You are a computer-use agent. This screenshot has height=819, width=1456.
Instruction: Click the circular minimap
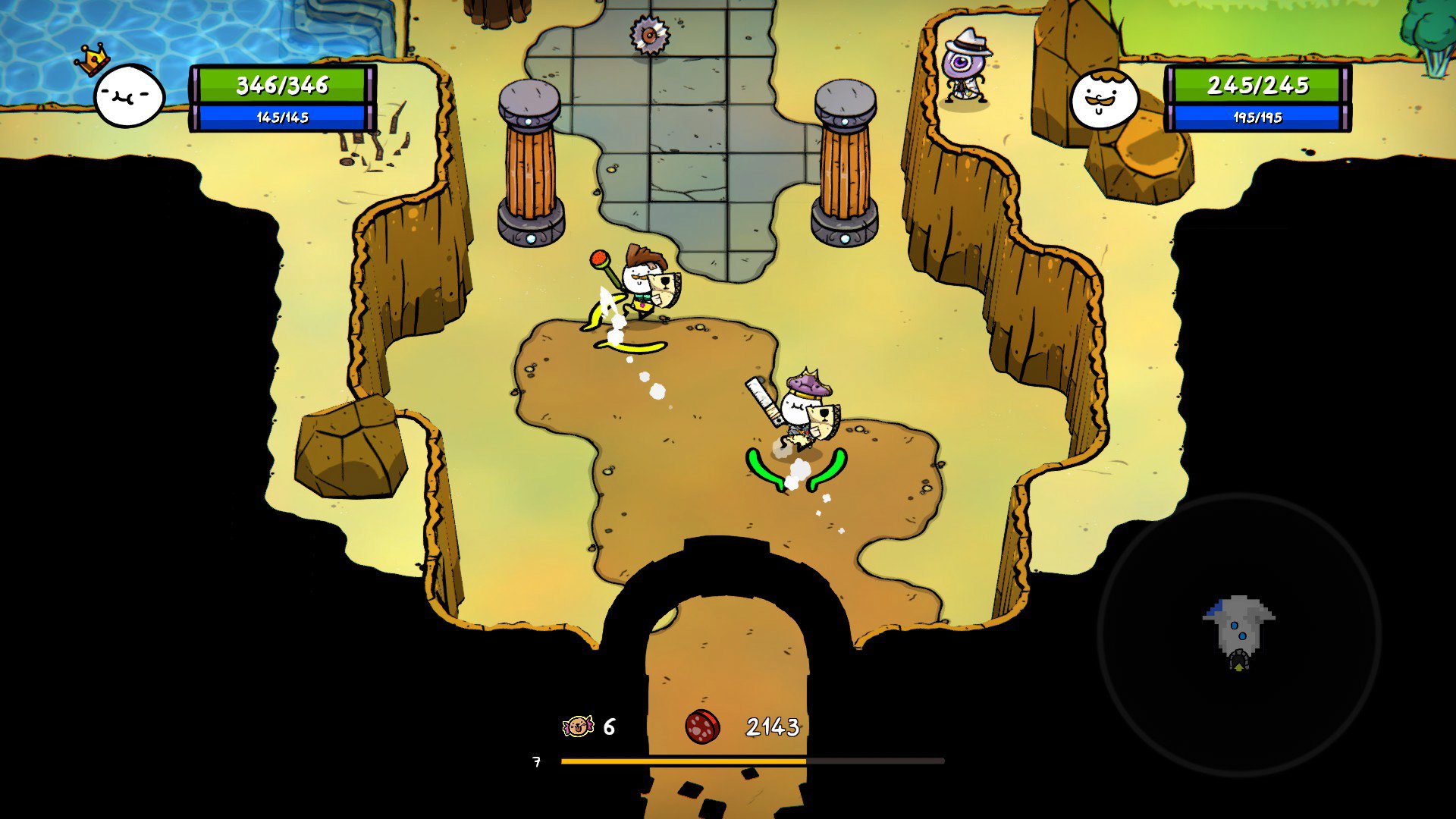coord(1238,634)
